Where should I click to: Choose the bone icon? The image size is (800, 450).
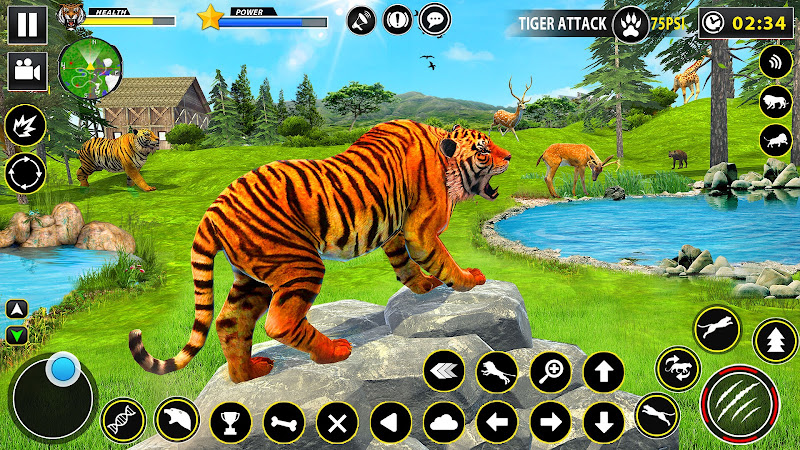pyautogui.click(x=284, y=422)
